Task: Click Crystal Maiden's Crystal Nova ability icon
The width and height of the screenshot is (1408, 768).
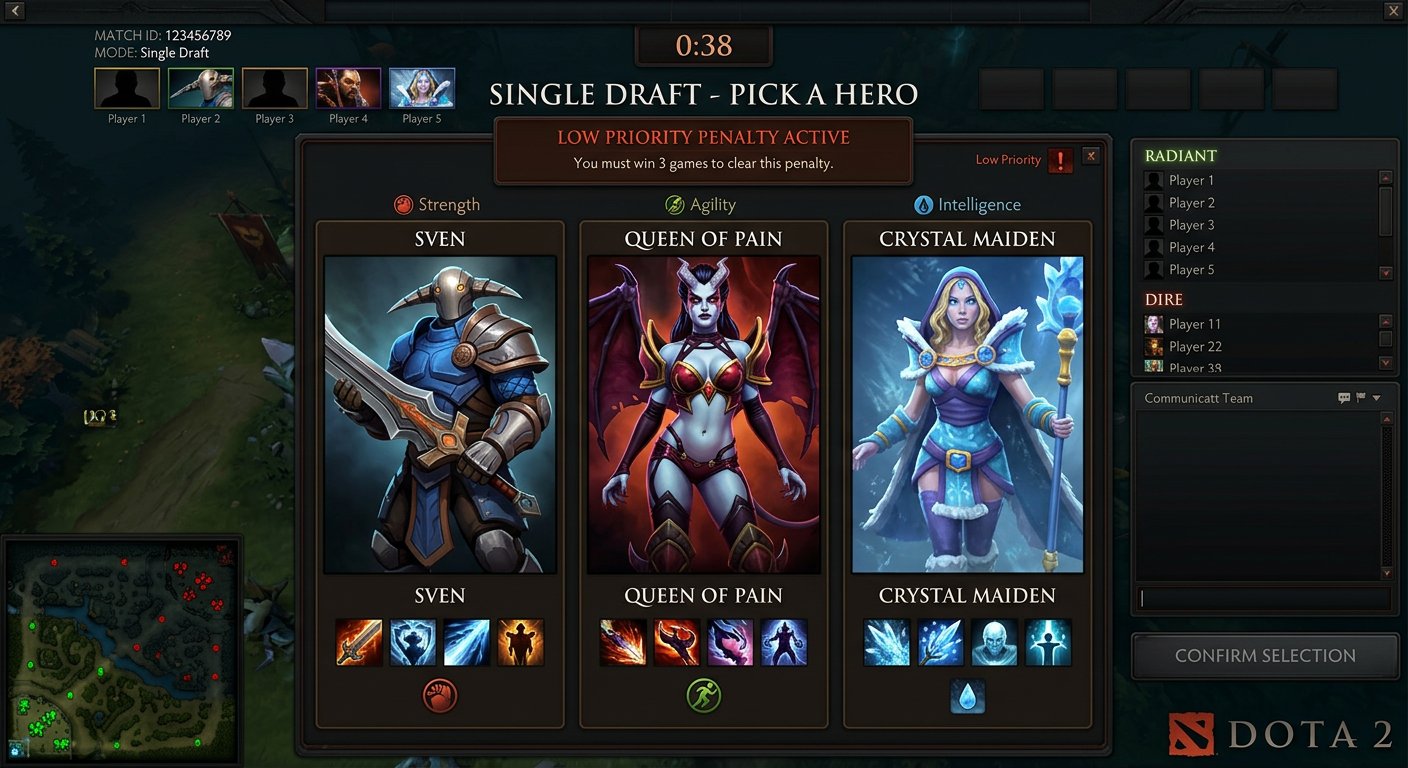Action: click(886, 642)
